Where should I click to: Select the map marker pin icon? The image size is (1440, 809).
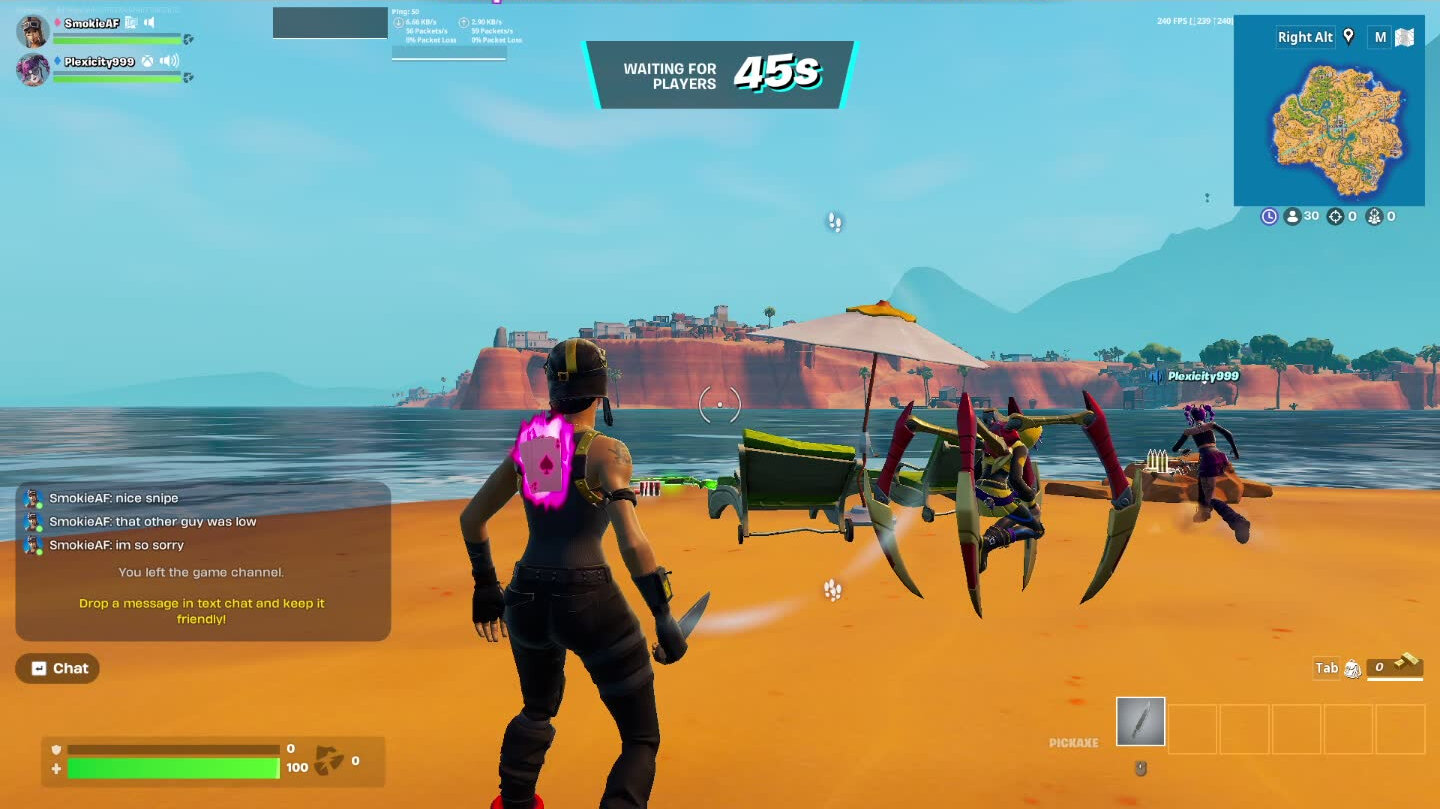click(x=1348, y=37)
